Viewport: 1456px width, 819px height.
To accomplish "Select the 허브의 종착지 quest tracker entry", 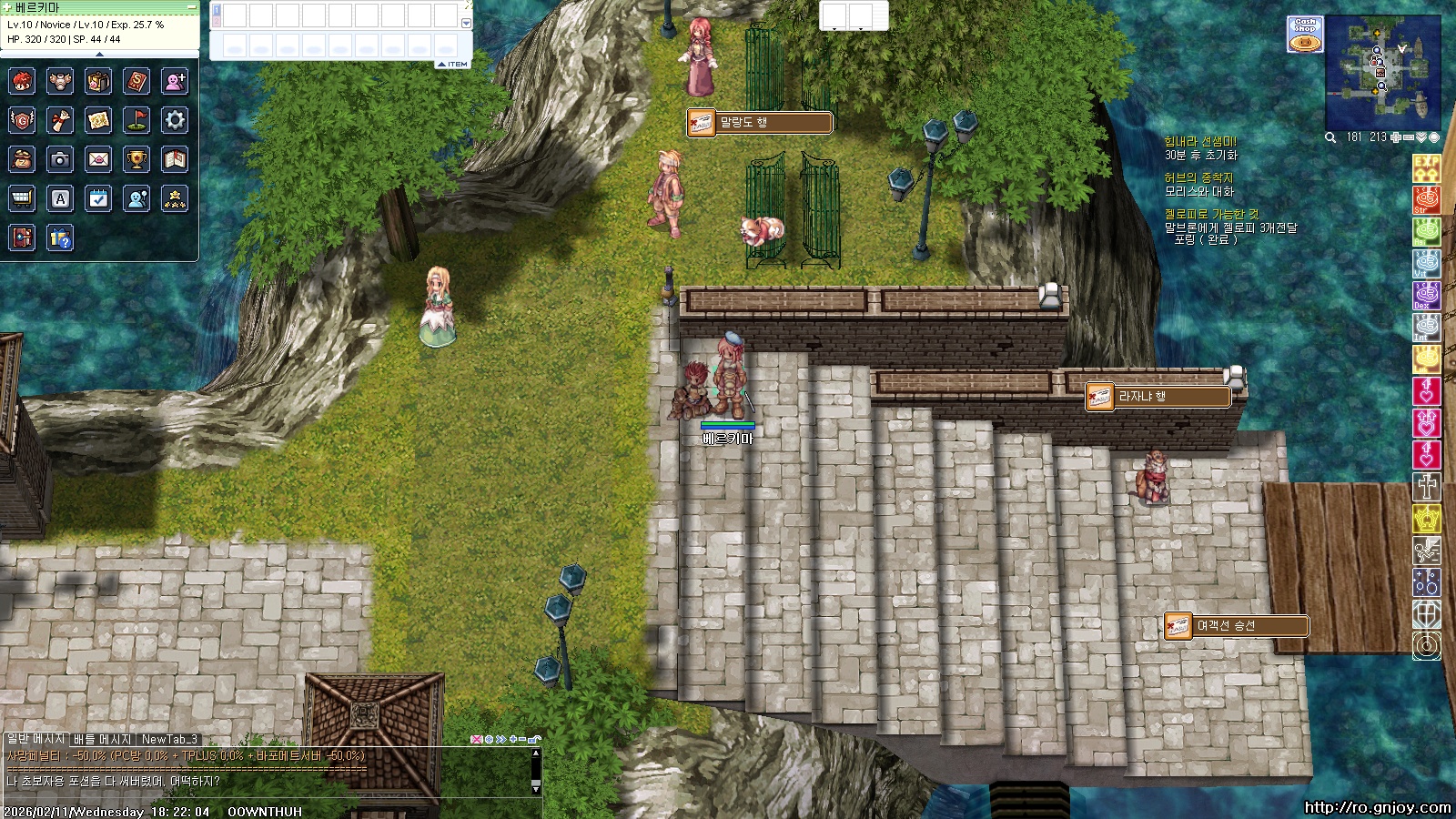I will 1198,177.
